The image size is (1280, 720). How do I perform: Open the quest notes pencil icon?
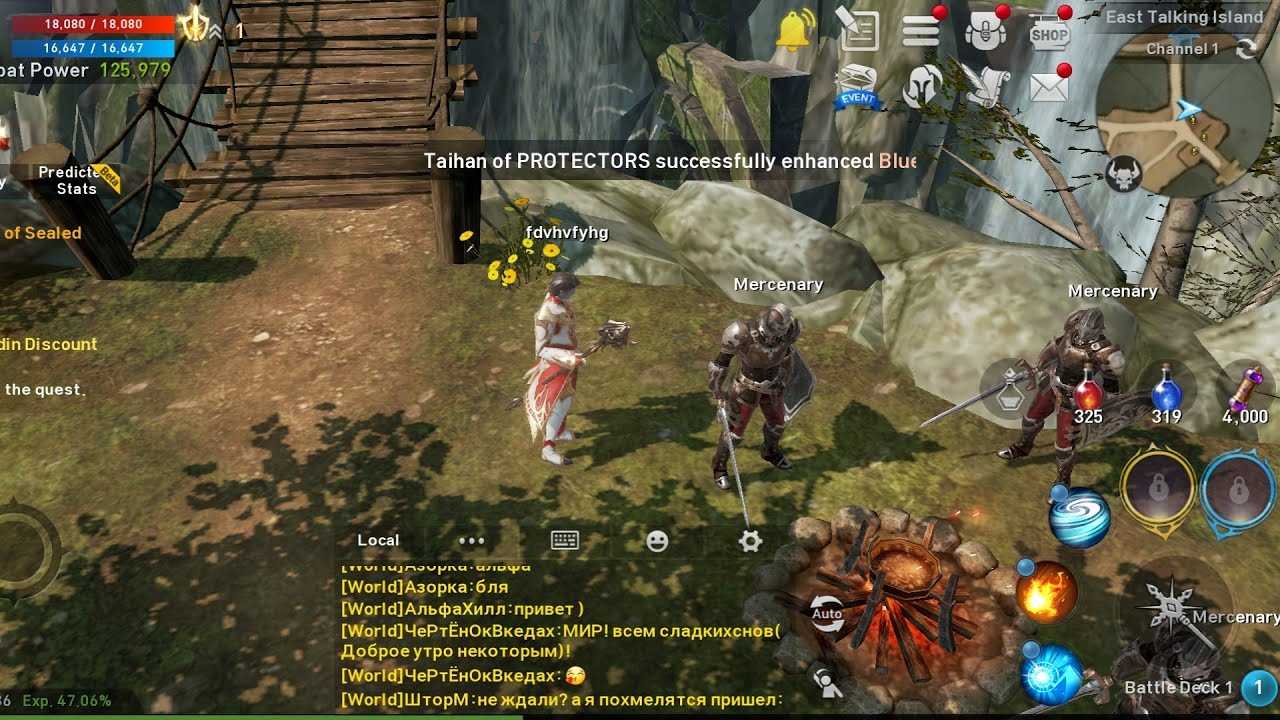tap(858, 31)
